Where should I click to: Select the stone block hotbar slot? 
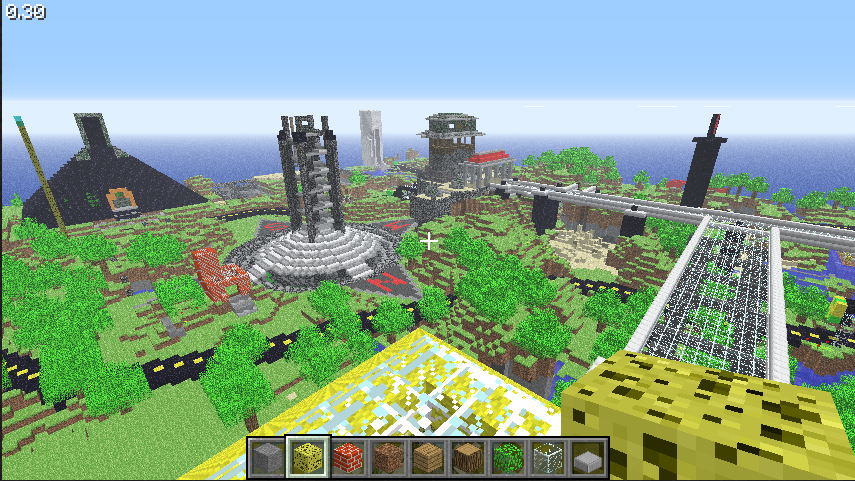pyautogui.click(x=267, y=458)
